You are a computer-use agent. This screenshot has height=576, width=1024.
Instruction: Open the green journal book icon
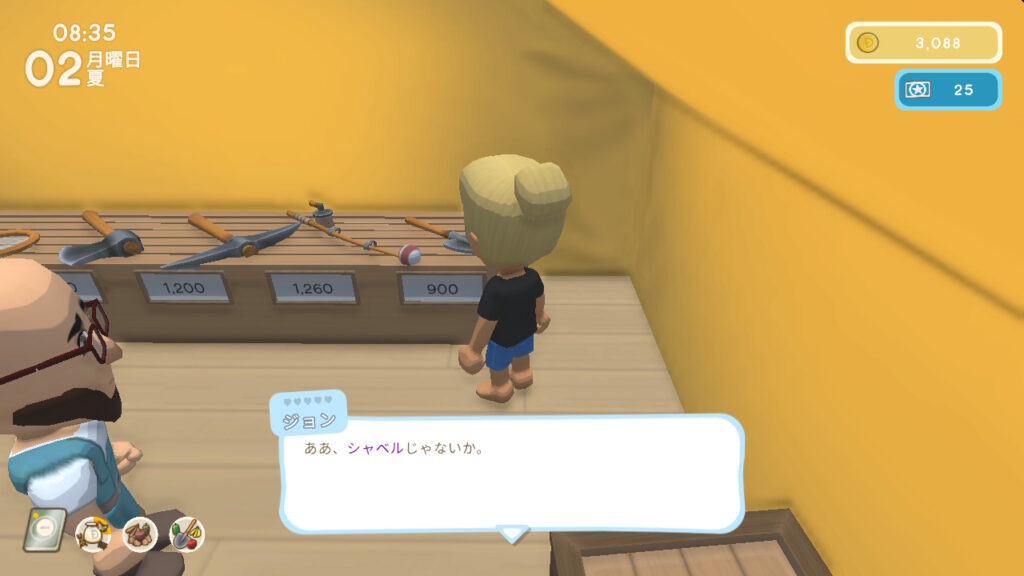pyautogui.click(x=45, y=530)
